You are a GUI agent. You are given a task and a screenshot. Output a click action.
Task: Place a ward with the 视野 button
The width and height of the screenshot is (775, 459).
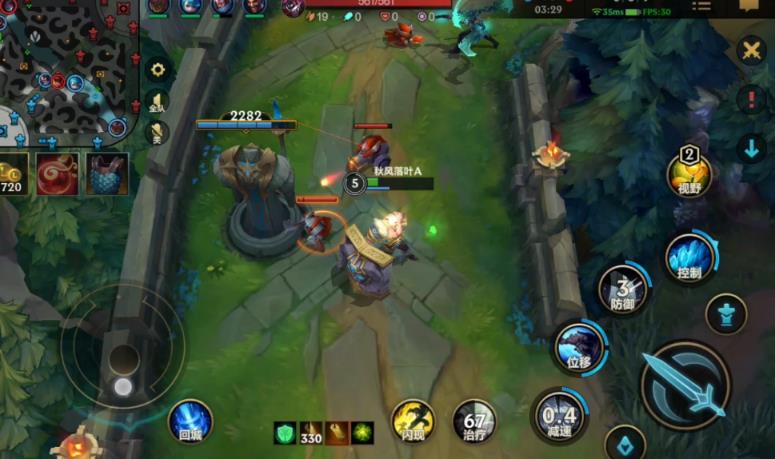689,176
